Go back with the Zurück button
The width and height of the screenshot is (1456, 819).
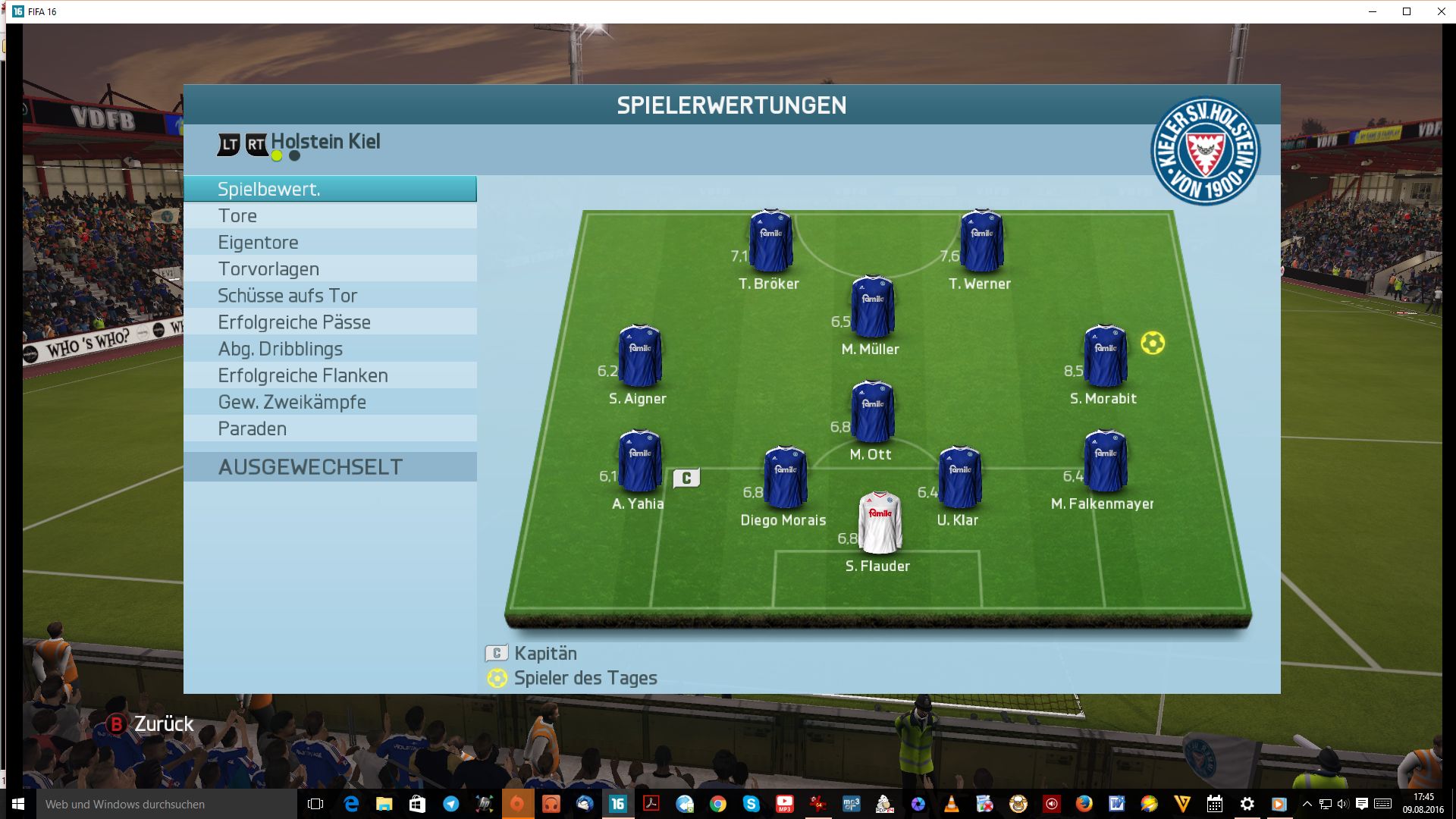coord(149,724)
